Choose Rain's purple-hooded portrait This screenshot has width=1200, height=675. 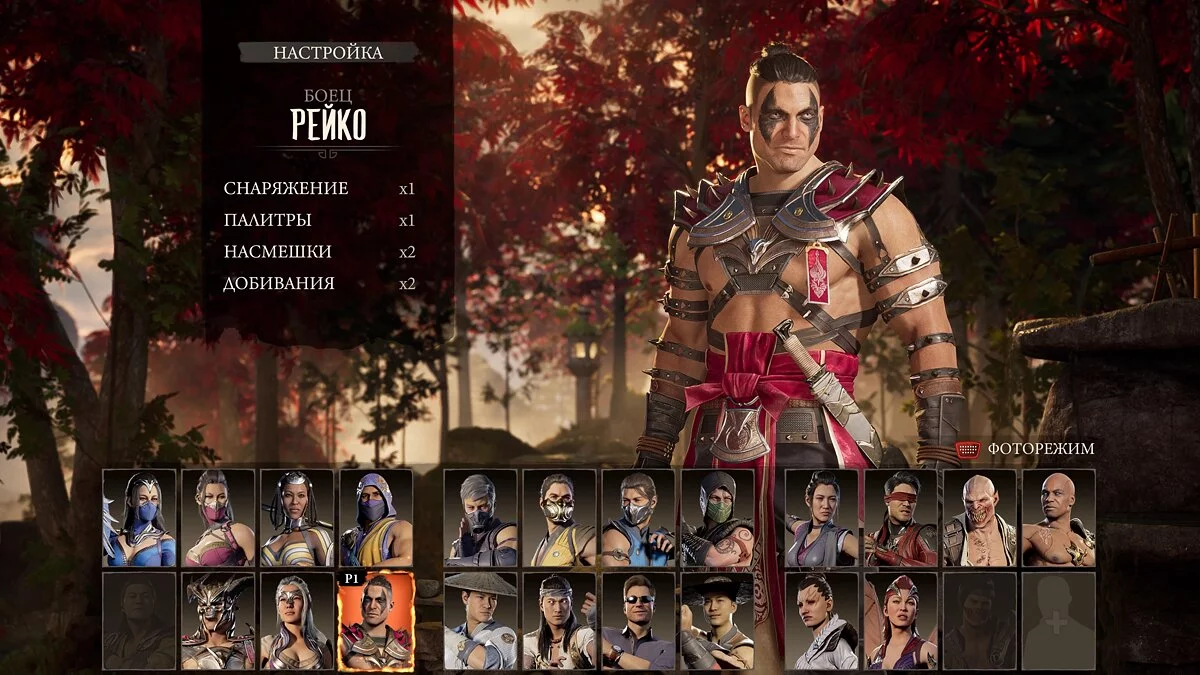coord(376,518)
